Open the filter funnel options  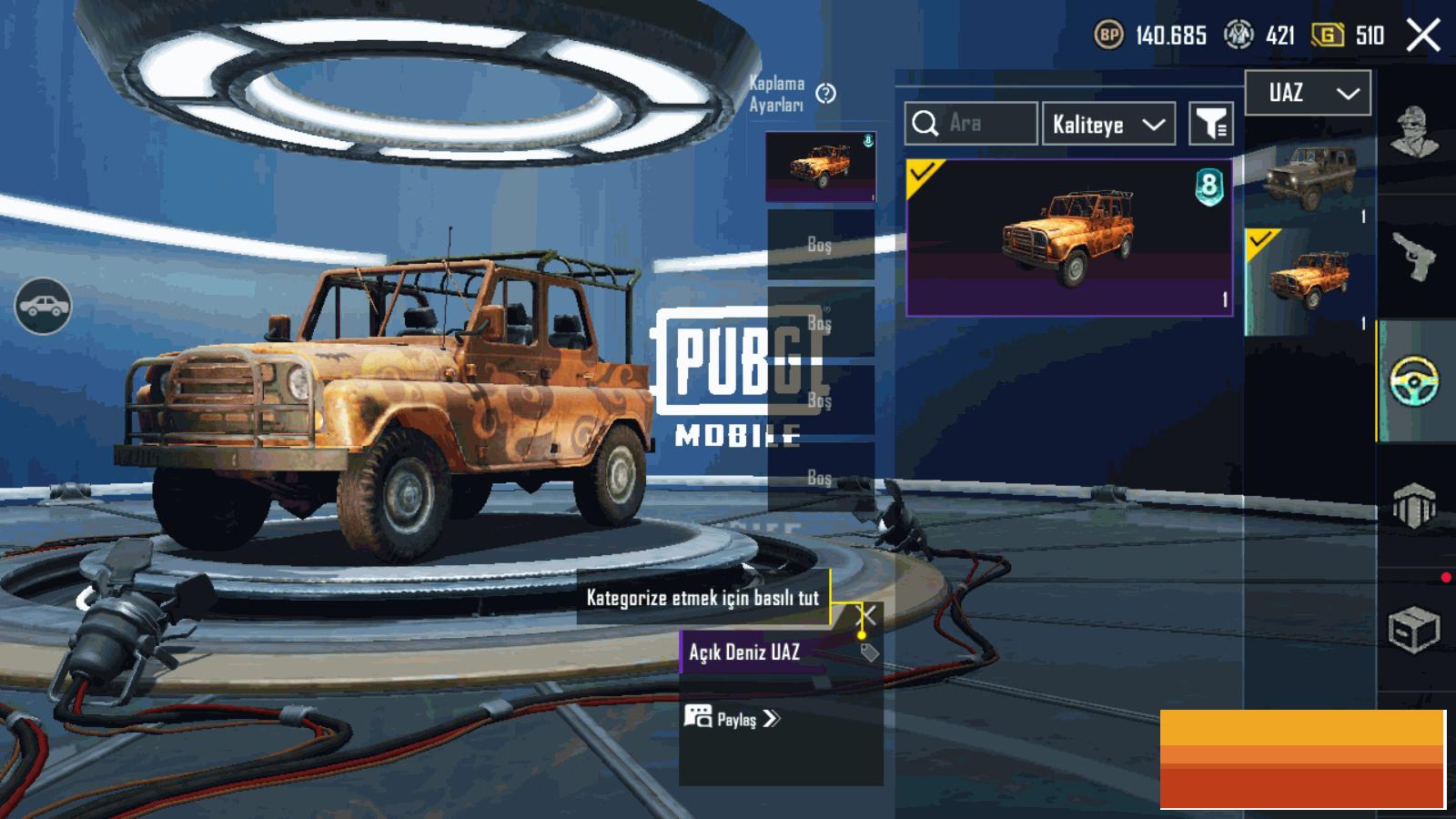(1211, 124)
